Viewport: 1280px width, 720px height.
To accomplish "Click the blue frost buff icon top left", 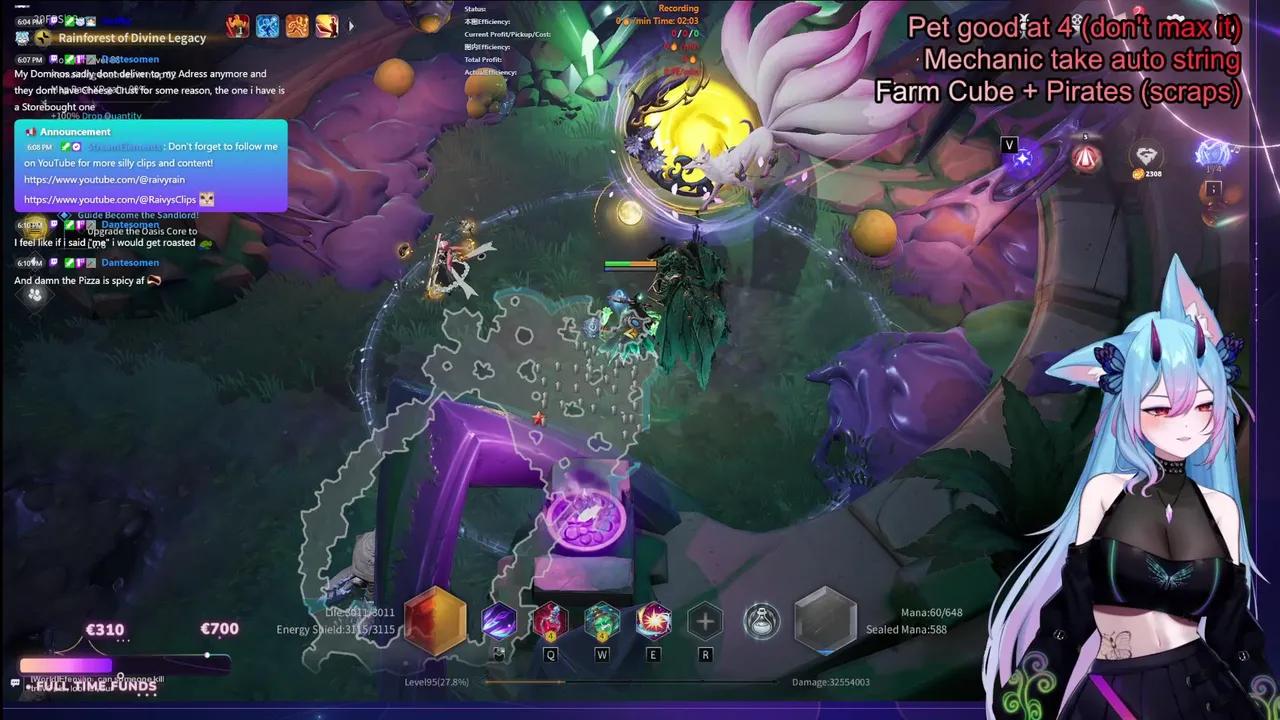I will tap(266, 26).
